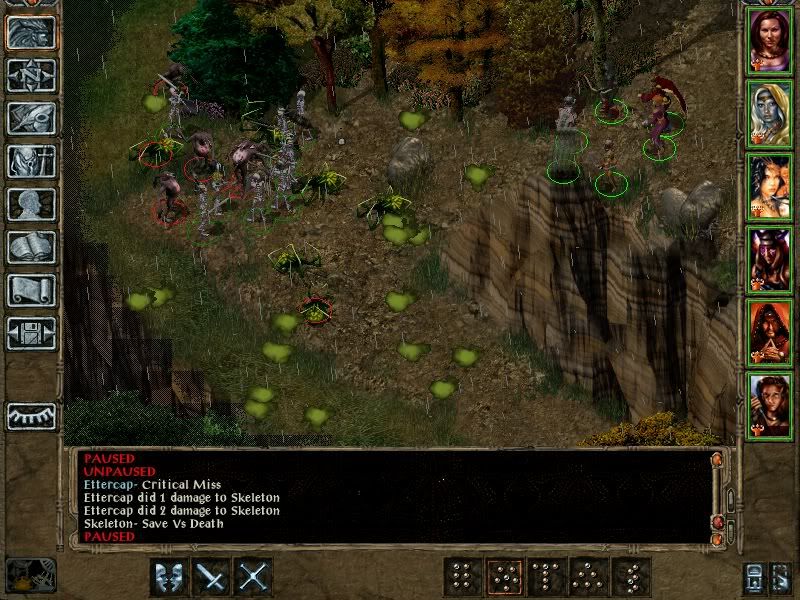Select the red-haired woman's portrait

coord(770,40)
